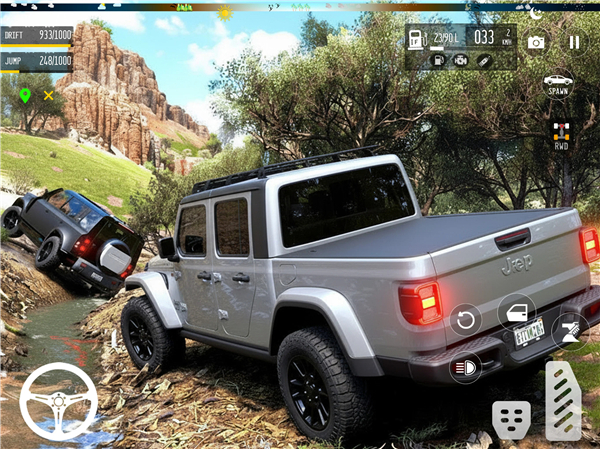Tap the slanted bottle icon in the fuel panel
600x449 pixels.
[x=484, y=60]
